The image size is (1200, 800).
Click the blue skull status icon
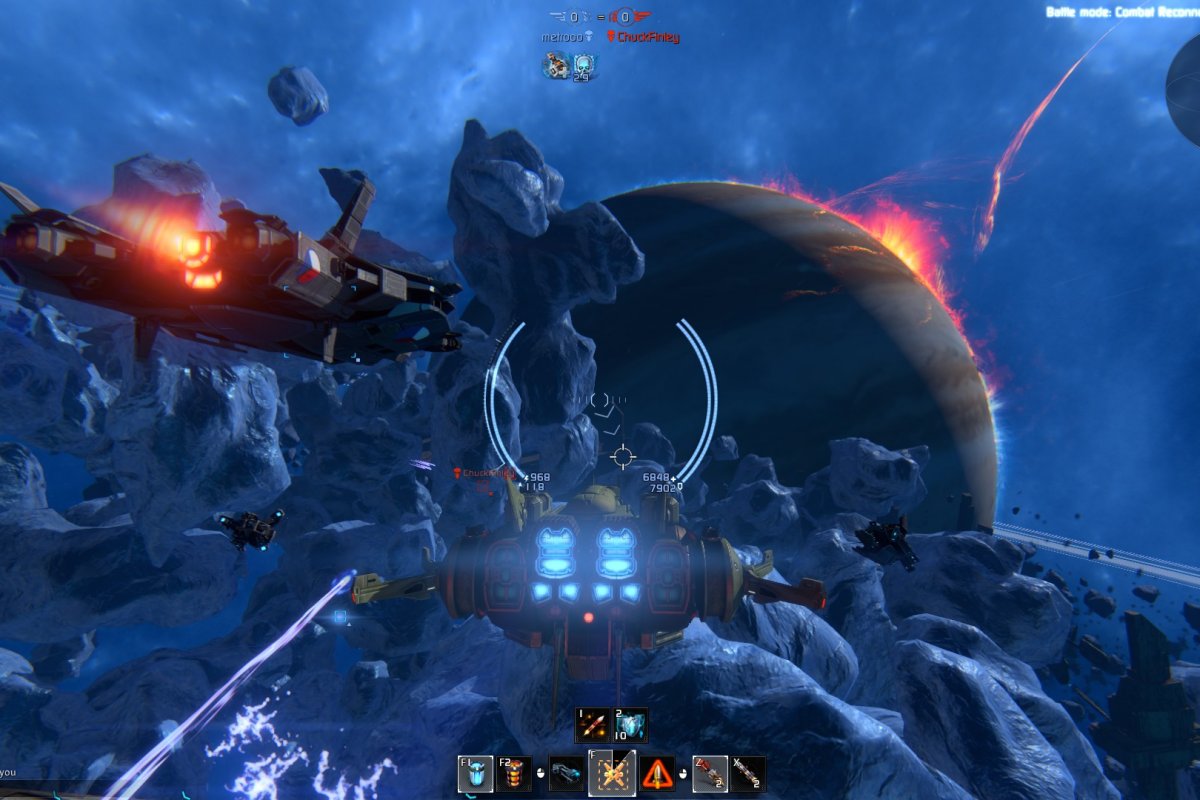point(584,66)
